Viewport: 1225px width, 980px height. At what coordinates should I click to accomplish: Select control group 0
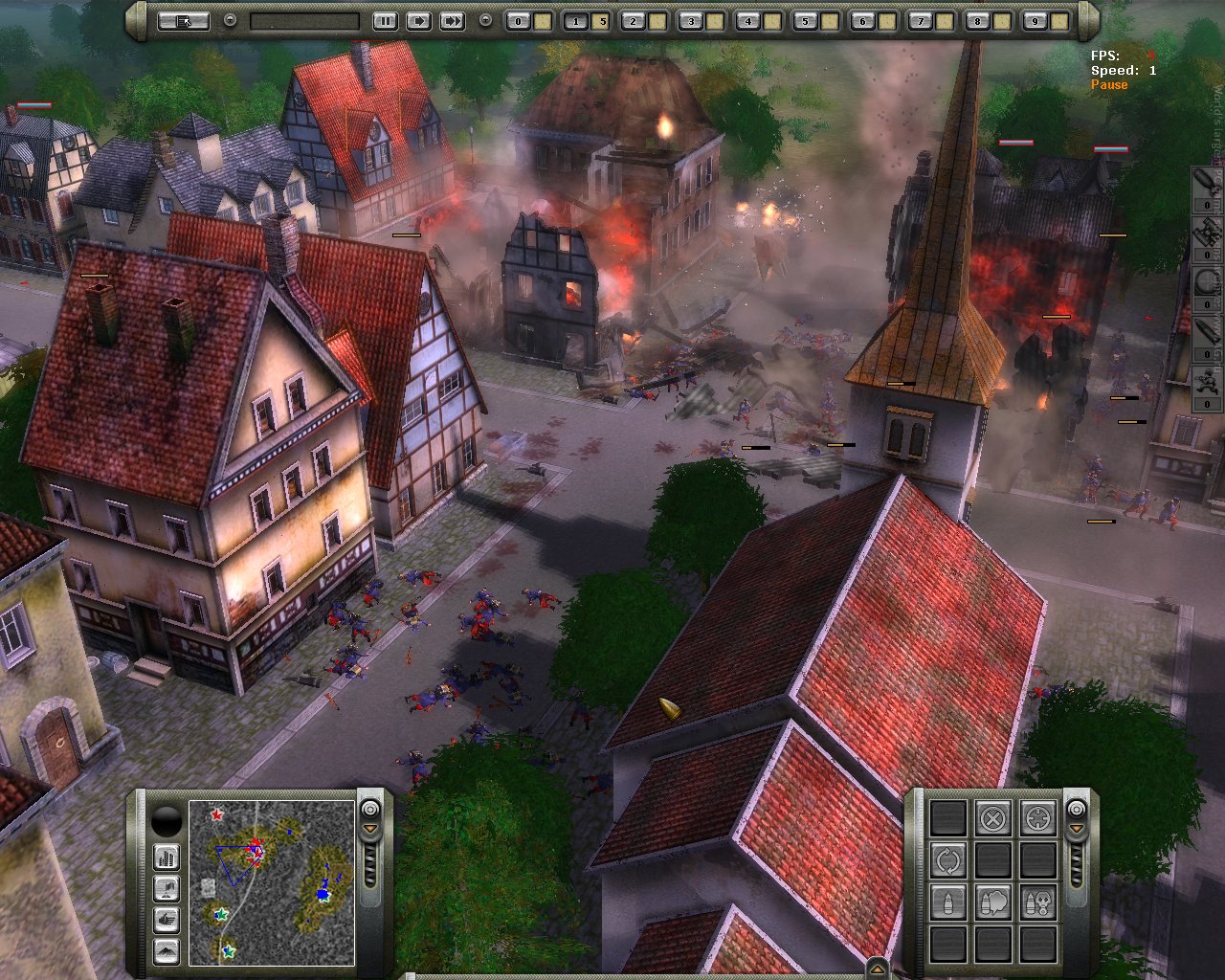click(x=518, y=20)
